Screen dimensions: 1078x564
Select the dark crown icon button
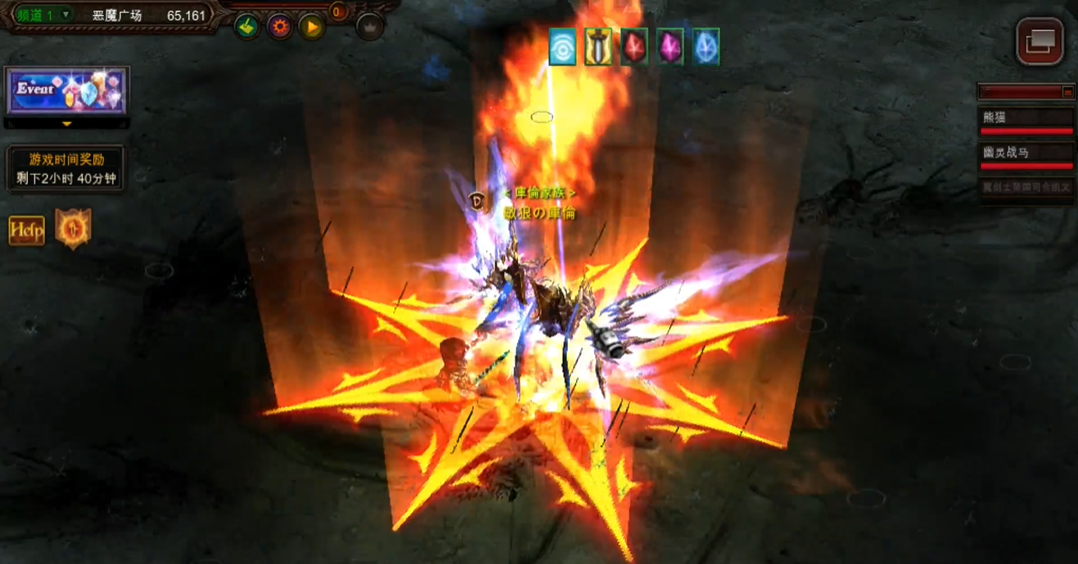(x=370, y=27)
